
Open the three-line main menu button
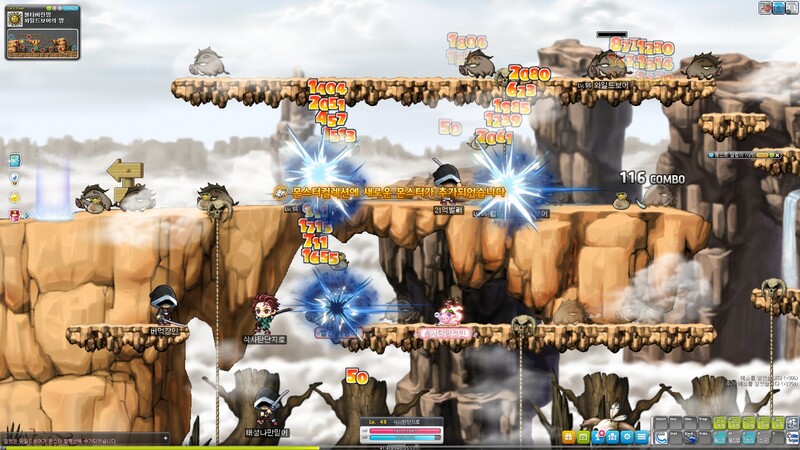tap(641, 437)
